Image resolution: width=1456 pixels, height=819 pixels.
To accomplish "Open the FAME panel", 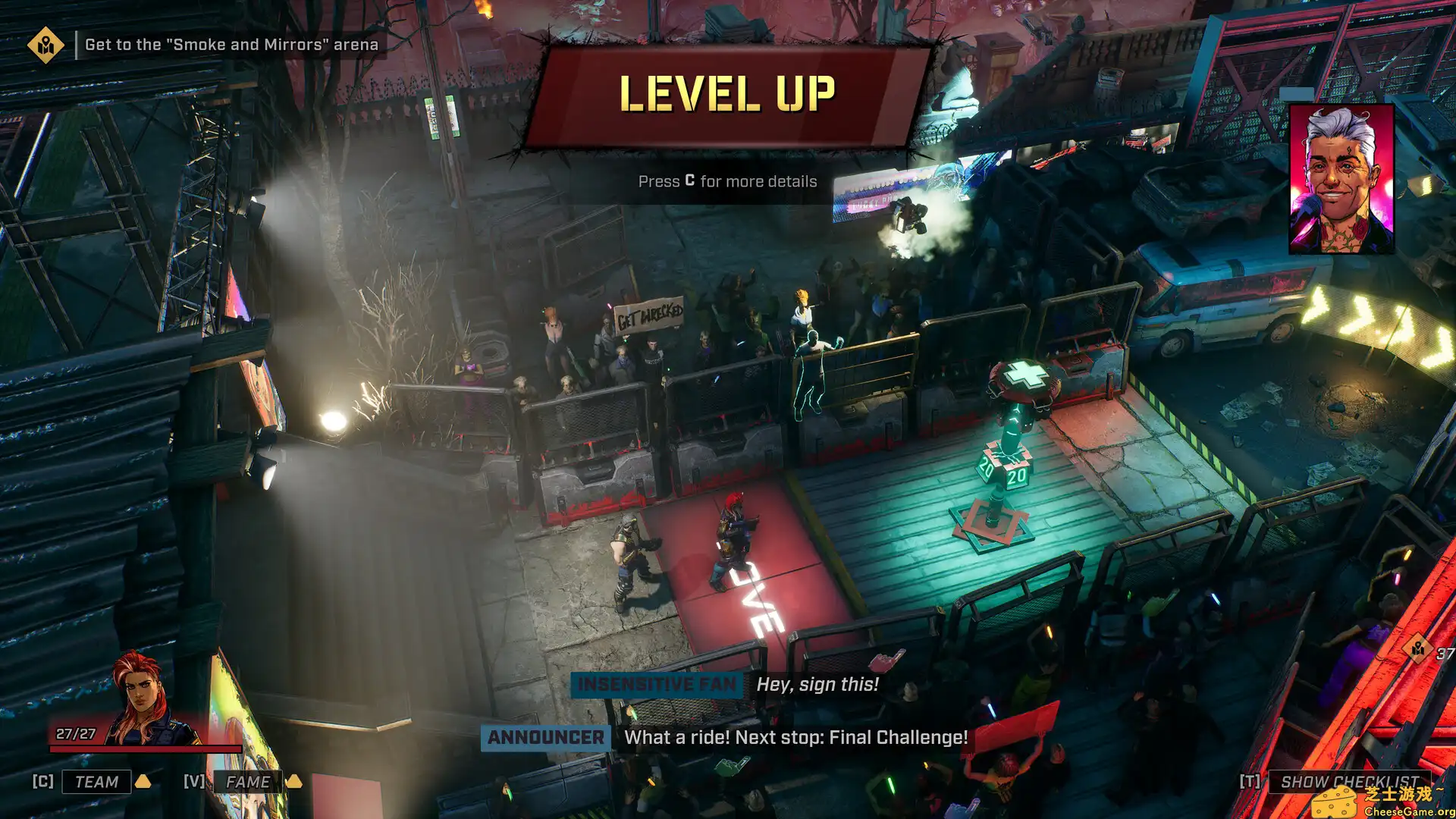I will 247,782.
